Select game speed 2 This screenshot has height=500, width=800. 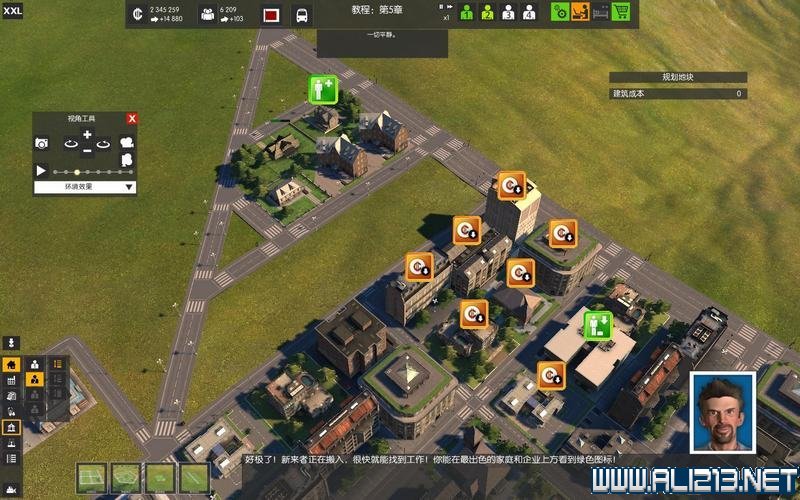coord(487,13)
